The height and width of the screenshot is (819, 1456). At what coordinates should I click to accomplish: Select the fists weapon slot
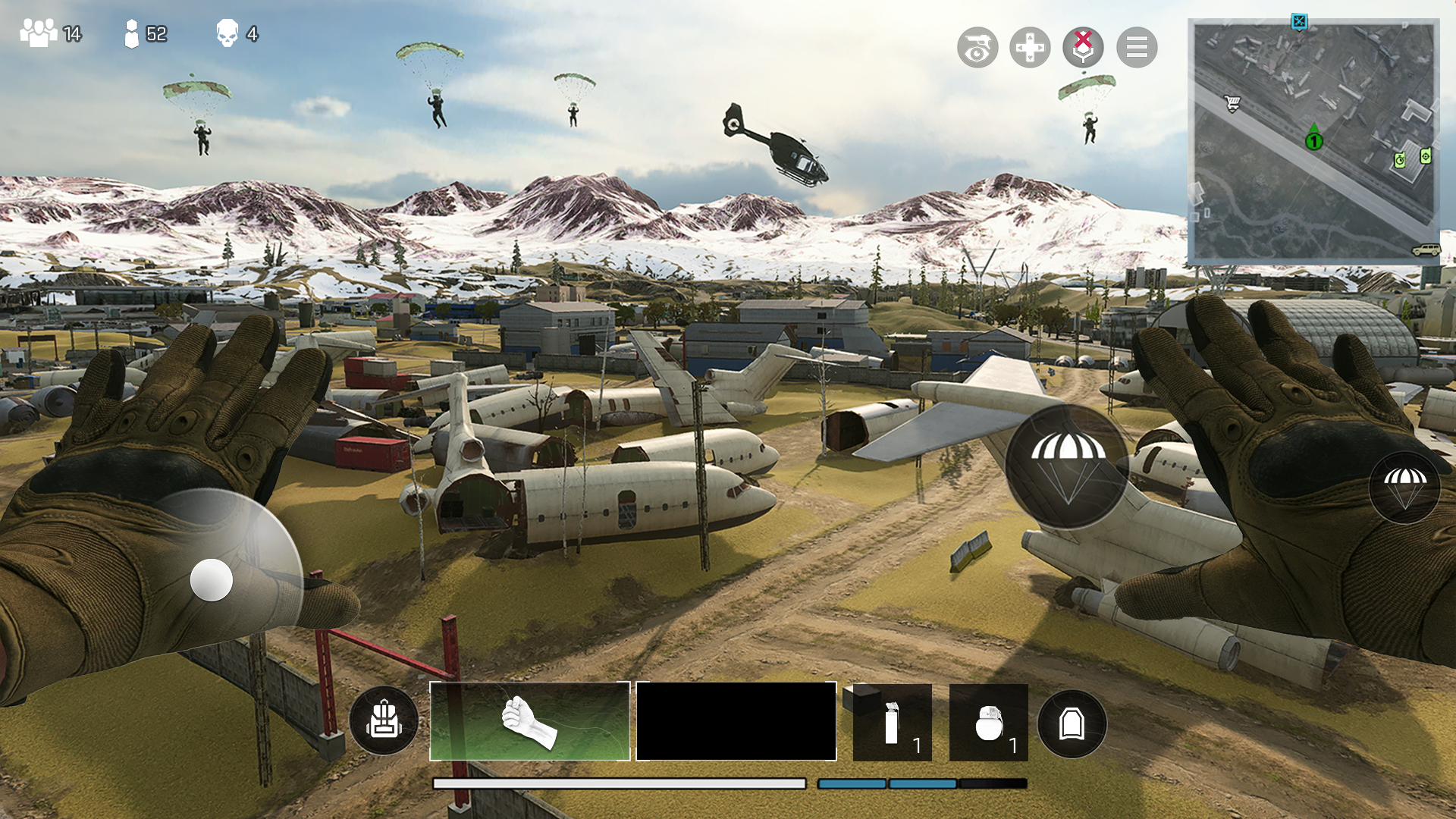pos(530,721)
